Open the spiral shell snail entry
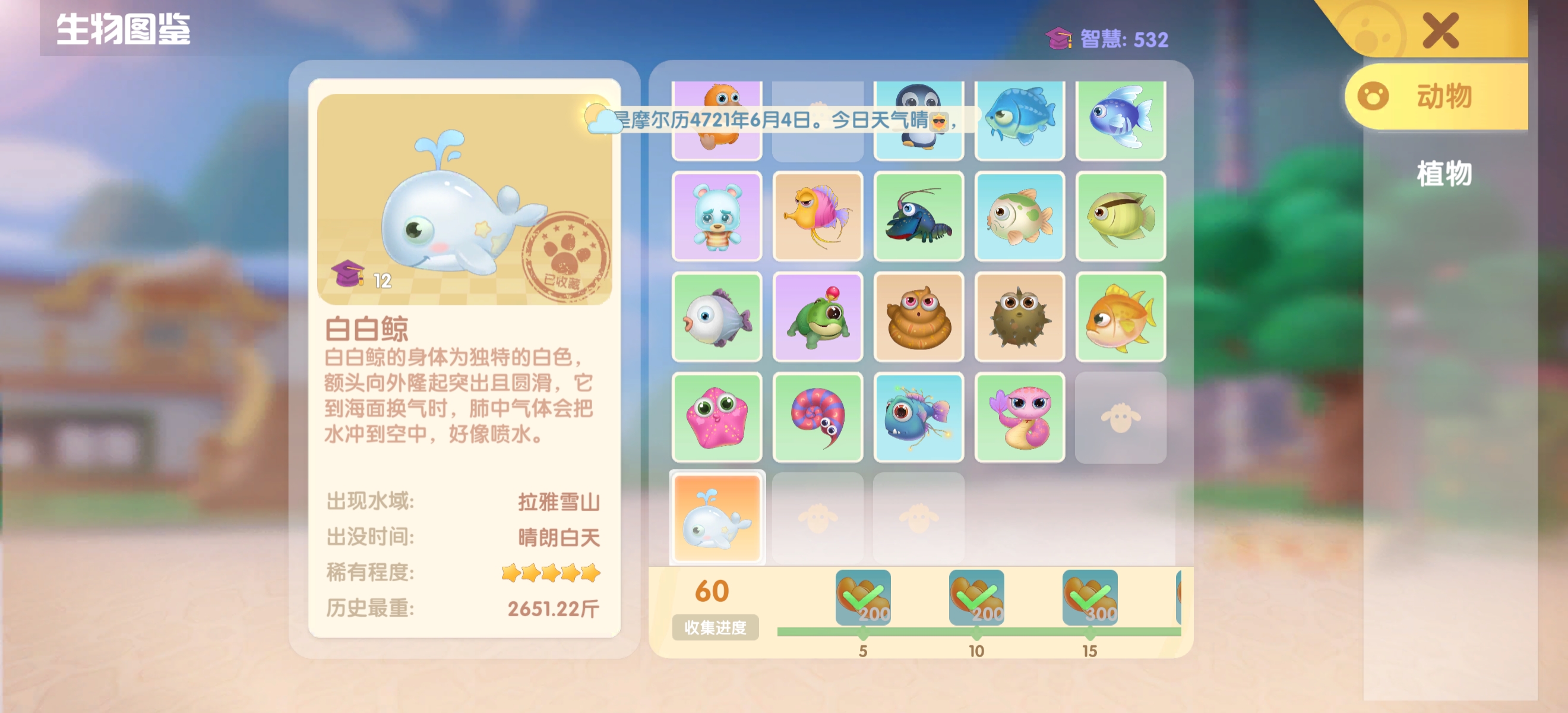The image size is (1568, 713). (818, 416)
